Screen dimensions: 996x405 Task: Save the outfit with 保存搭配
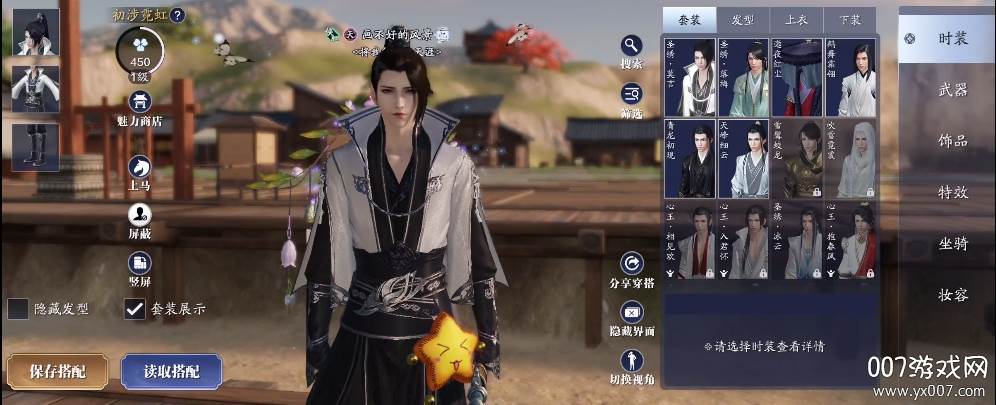coord(56,371)
